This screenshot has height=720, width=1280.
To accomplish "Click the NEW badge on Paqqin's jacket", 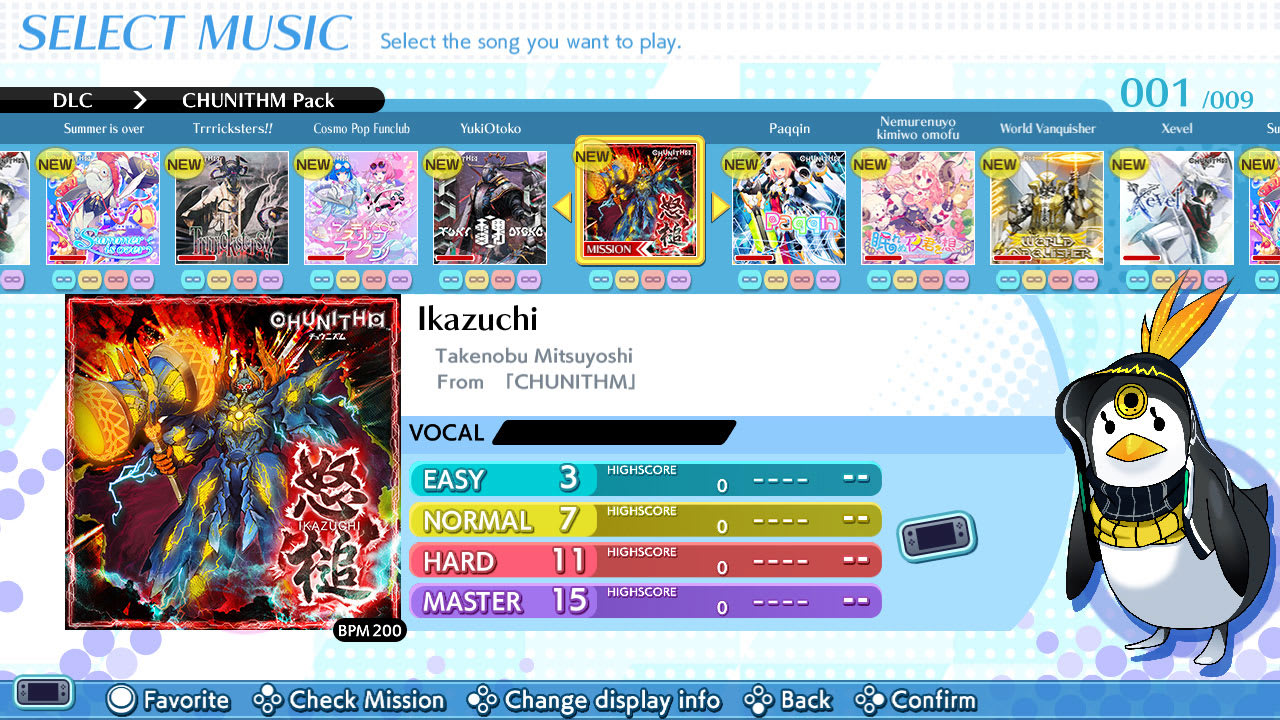I will coord(741,164).
